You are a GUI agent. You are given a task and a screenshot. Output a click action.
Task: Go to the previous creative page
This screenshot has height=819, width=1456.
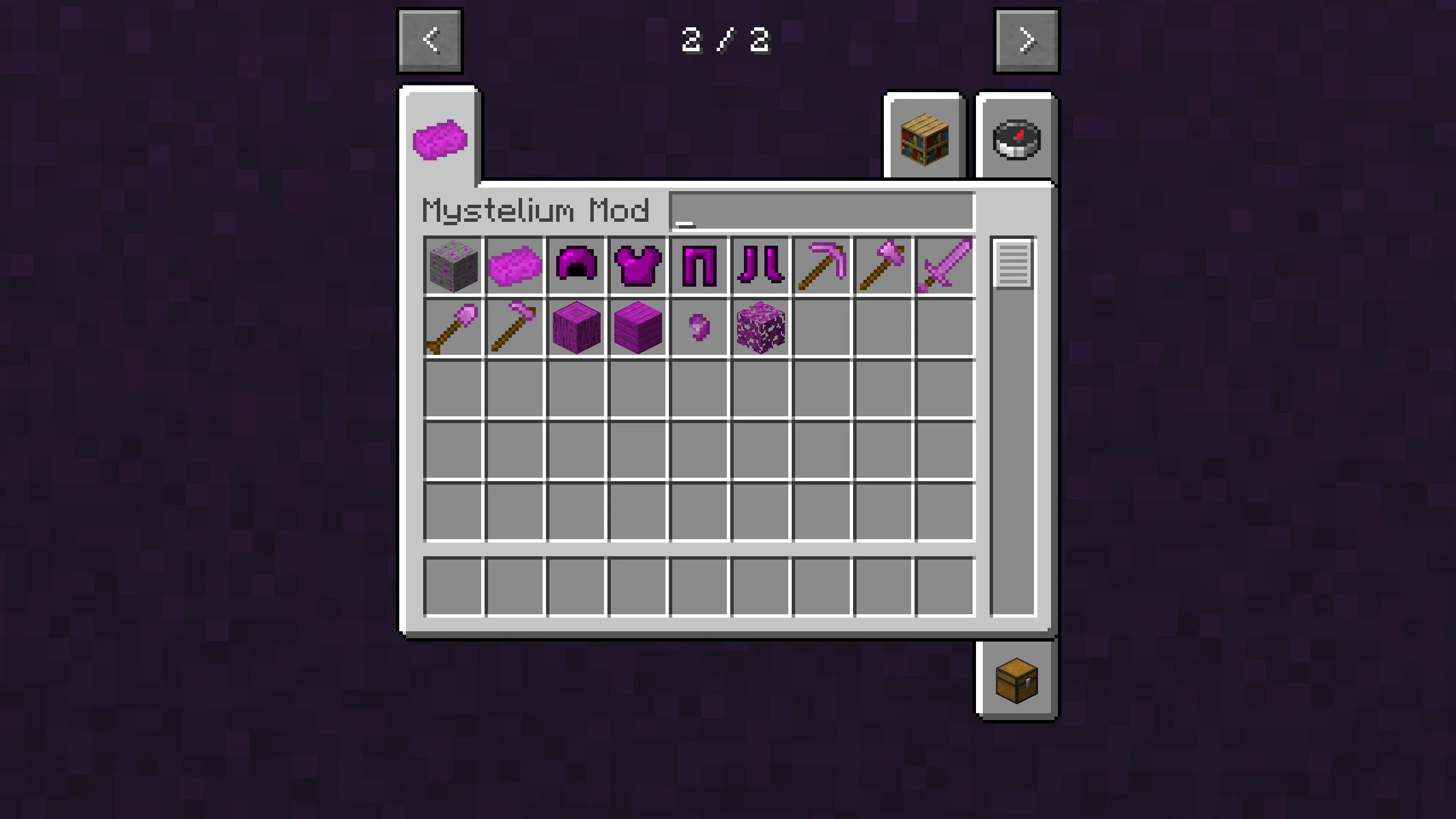point(431,40)
